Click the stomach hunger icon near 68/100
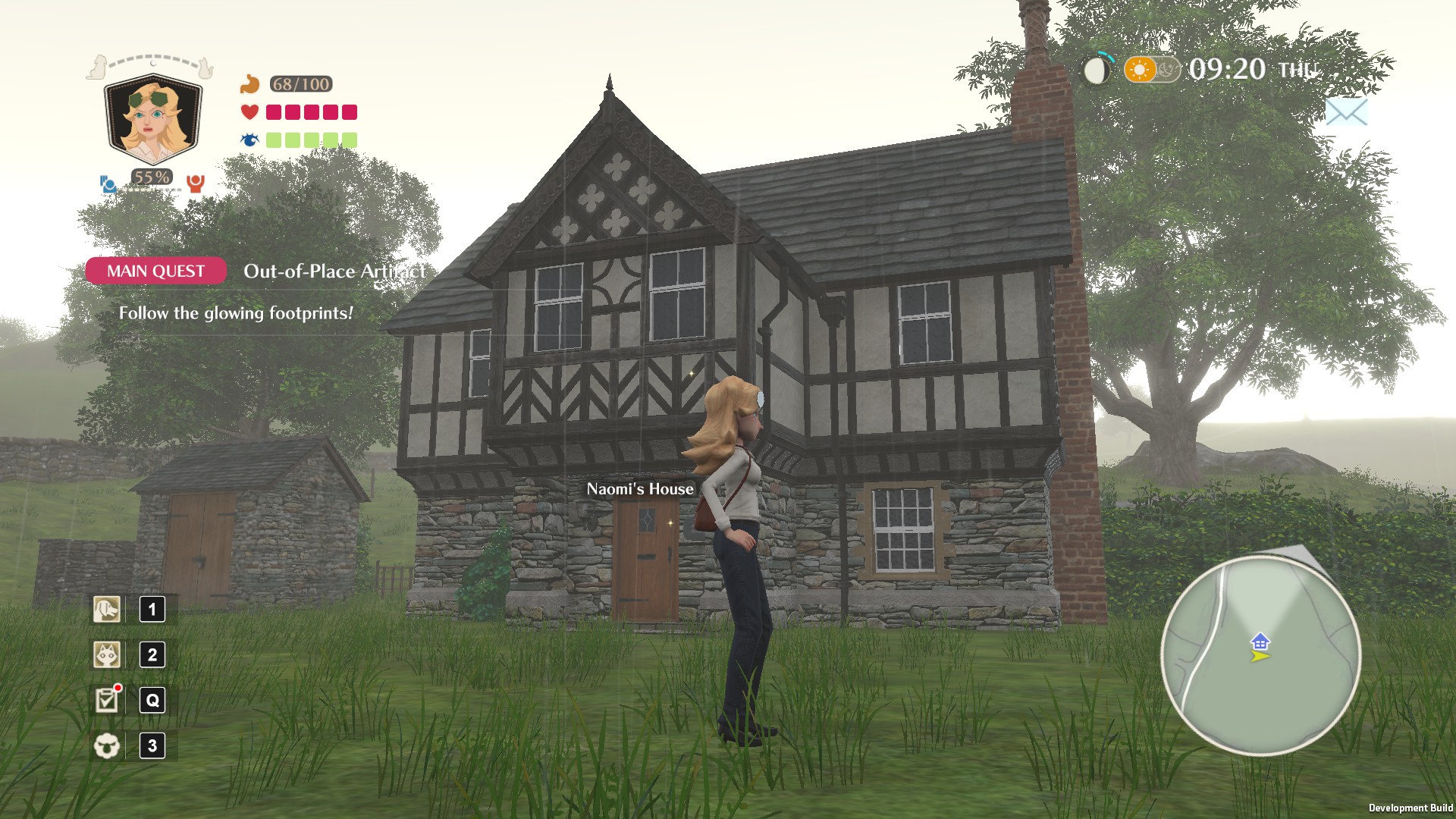Screen dimensions: 1456x819 [x=249, y=85]
